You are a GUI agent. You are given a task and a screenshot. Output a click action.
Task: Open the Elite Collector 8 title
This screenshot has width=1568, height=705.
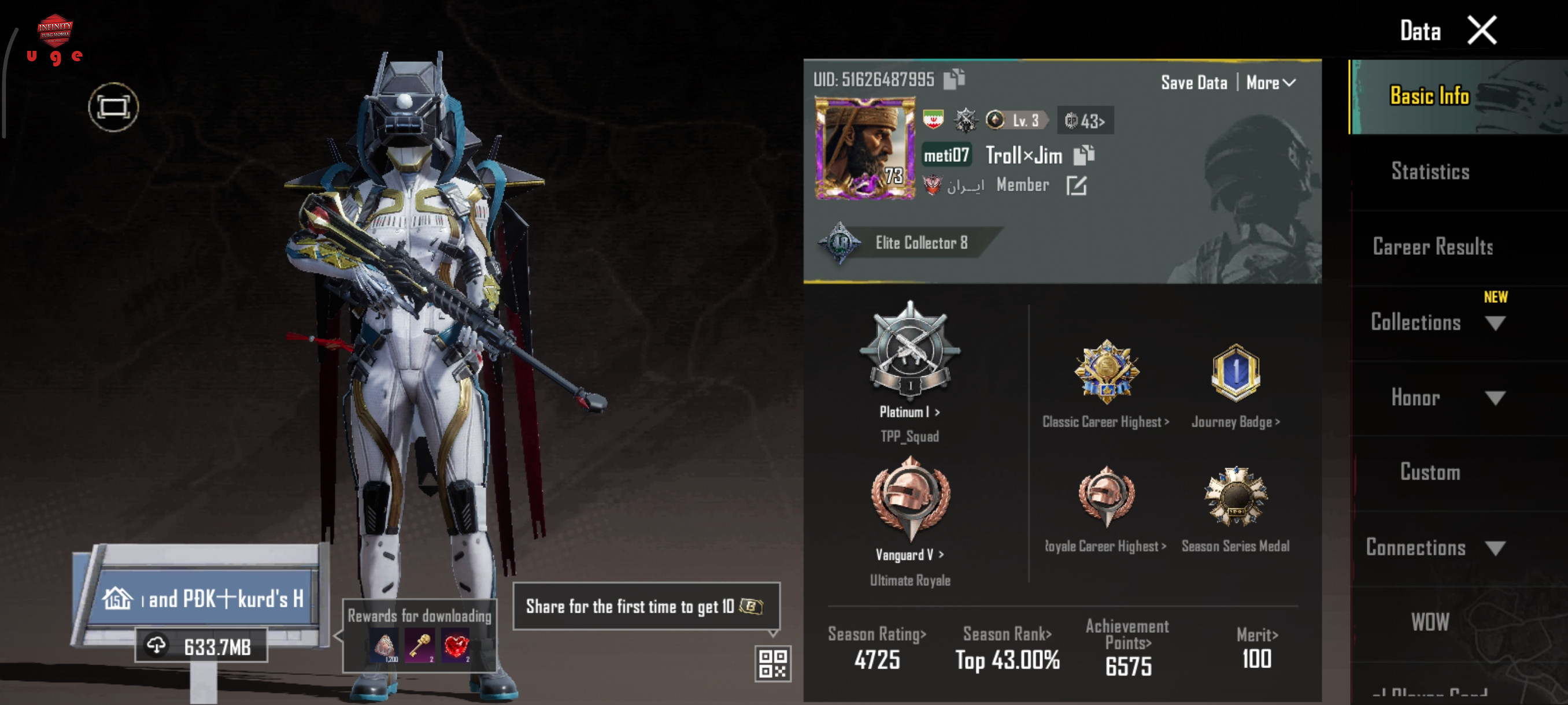(x=920, y=243)
